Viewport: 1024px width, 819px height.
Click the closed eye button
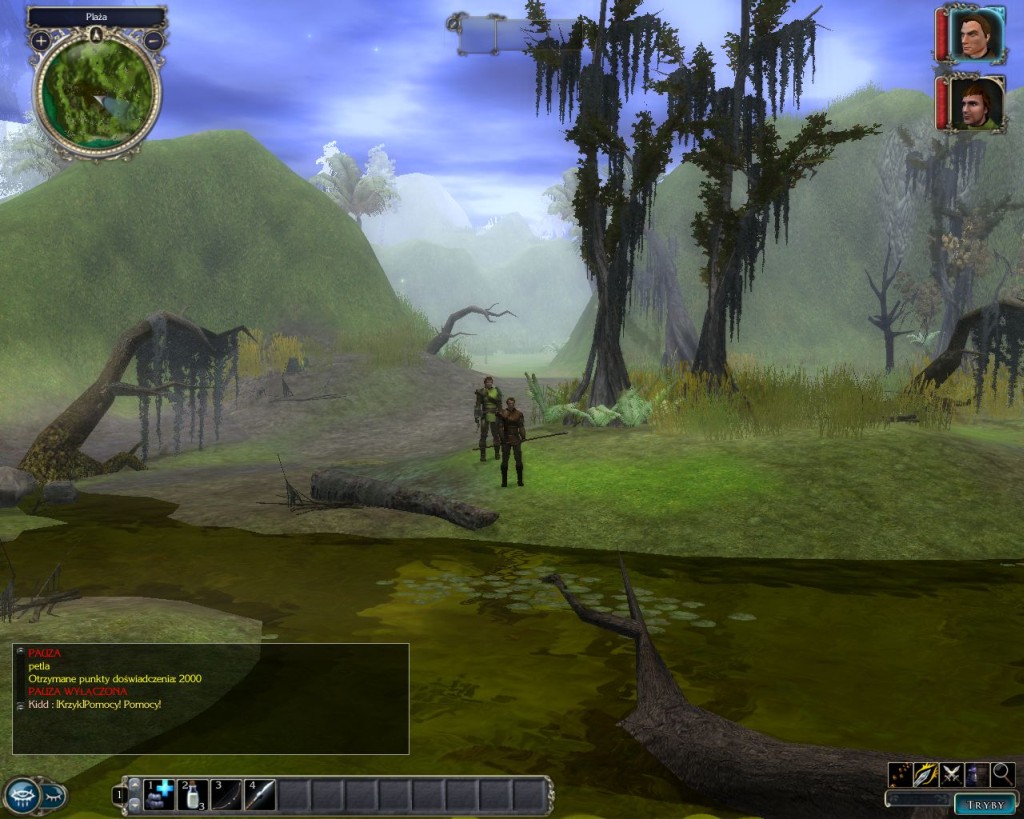point(53,796)
